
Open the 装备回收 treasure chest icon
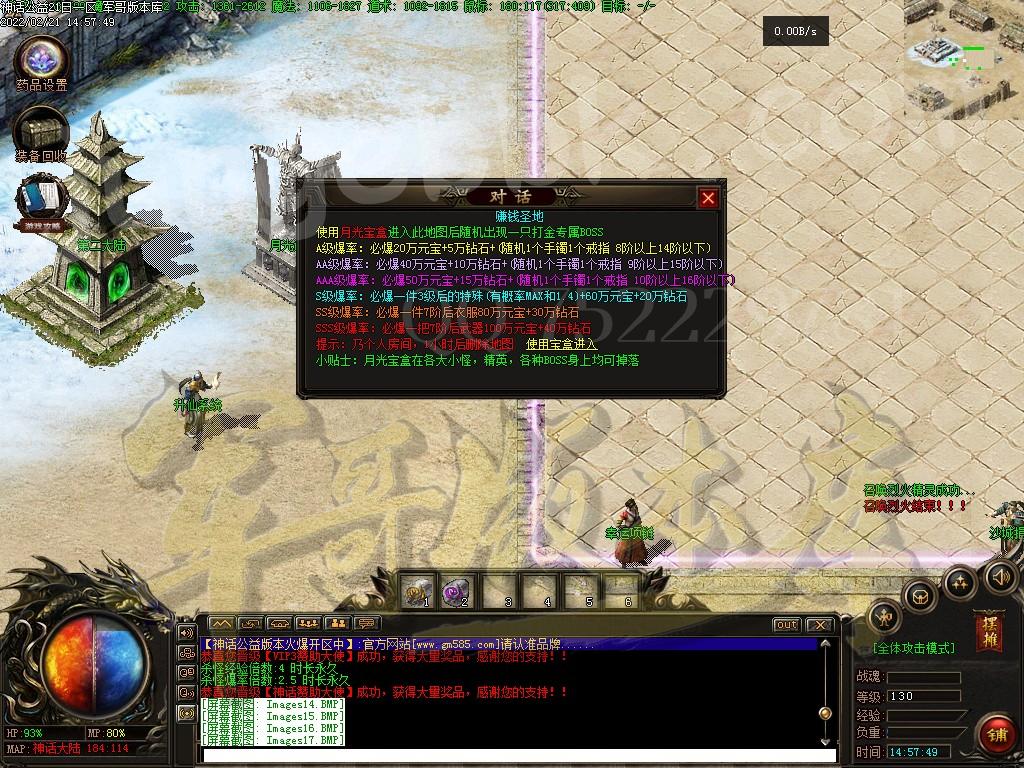(41, 130)
